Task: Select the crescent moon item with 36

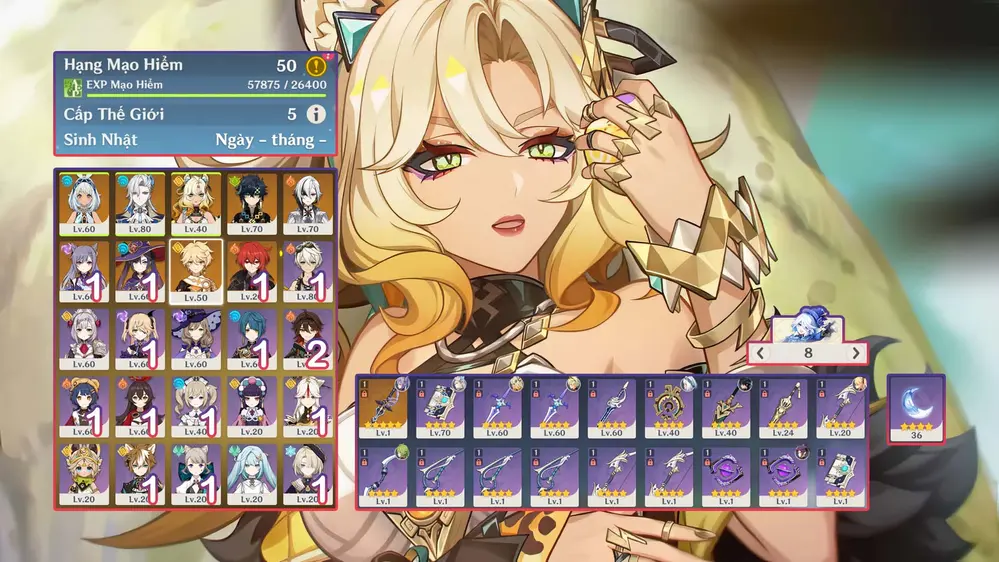Action: pyautogui.click(x=916, y=404)
